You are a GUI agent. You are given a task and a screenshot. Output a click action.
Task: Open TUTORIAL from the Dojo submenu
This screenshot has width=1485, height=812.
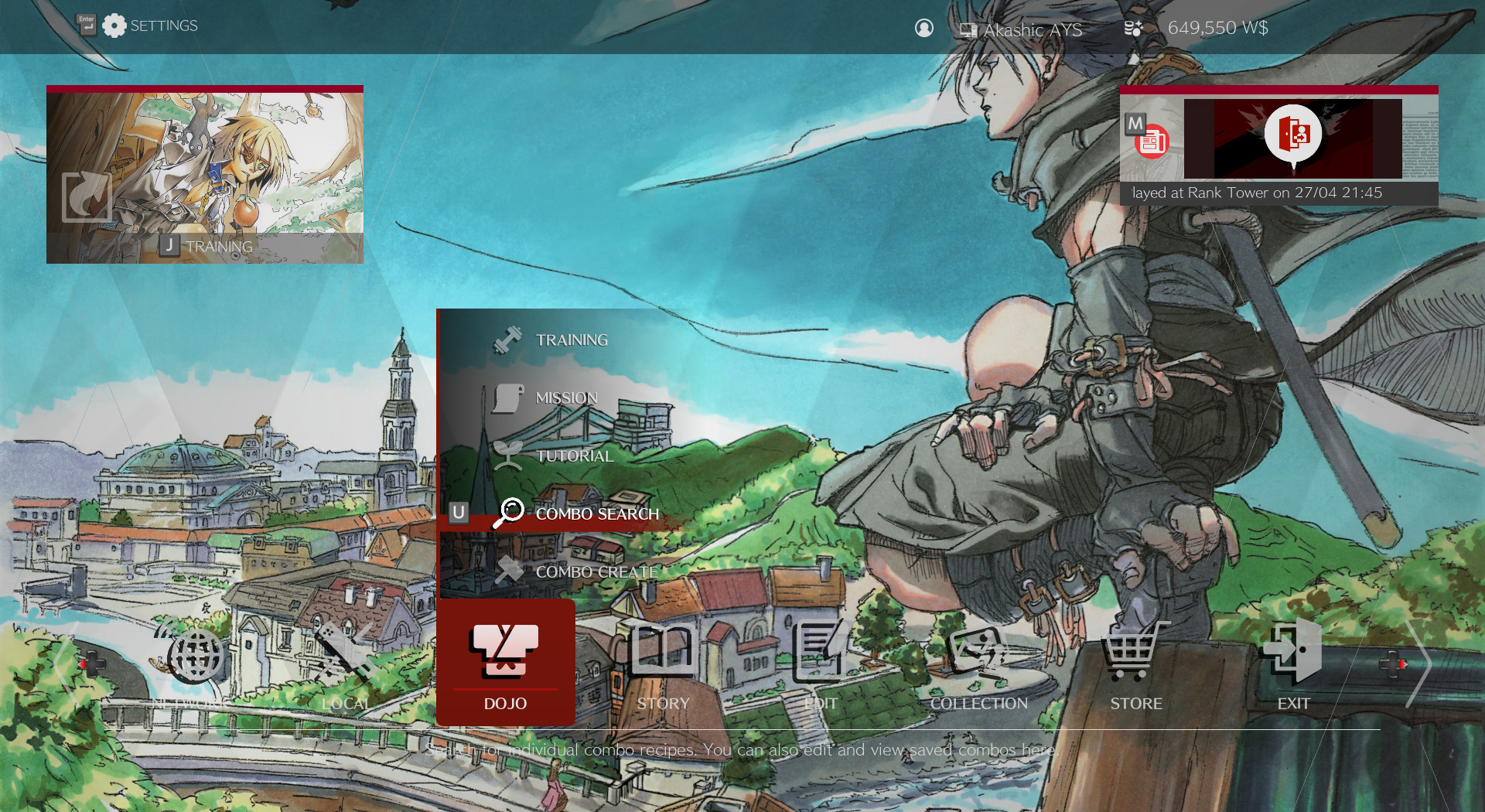click(x=508, y=455)
